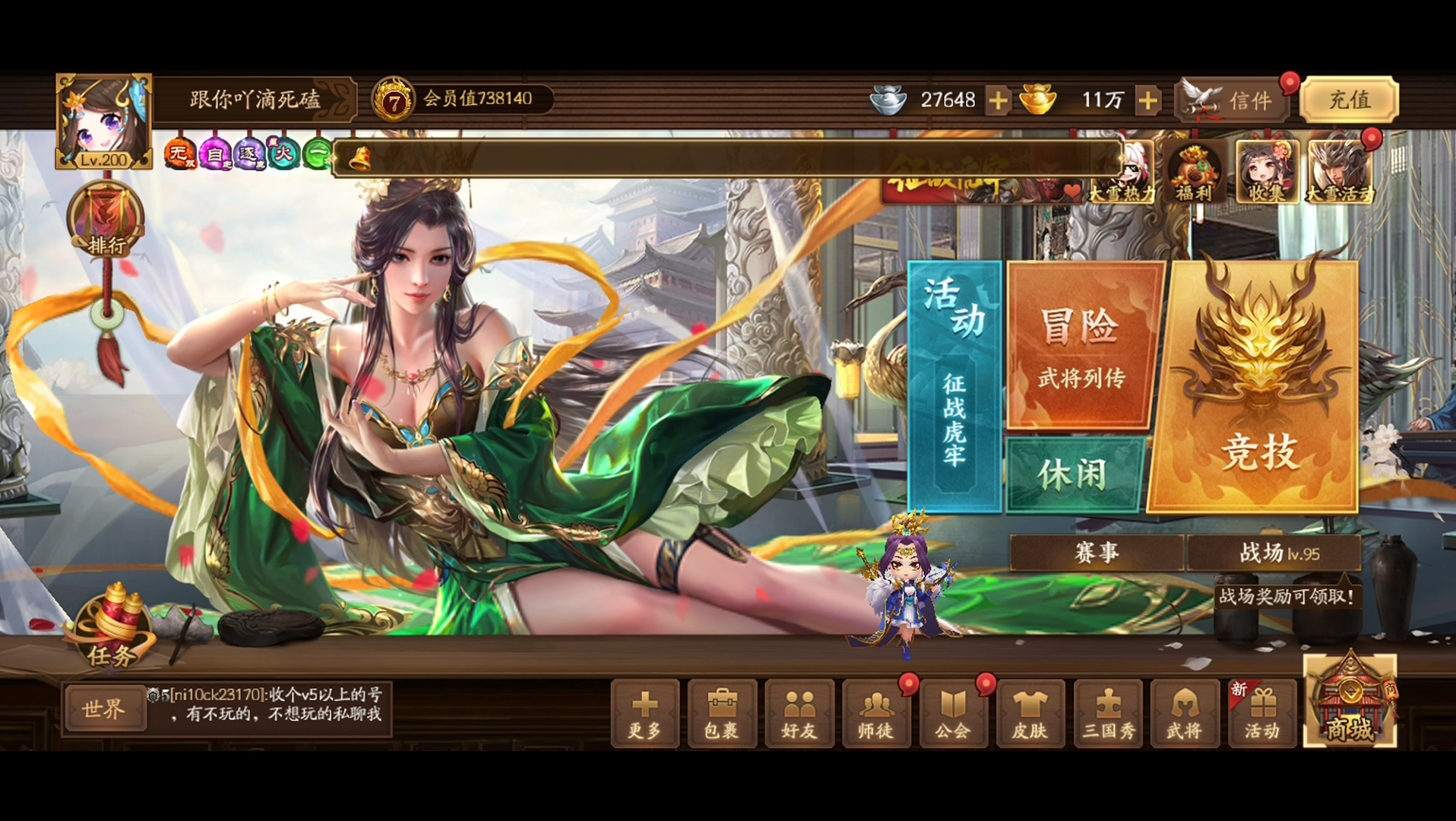Click the plus beside the gold ingot count
Screen dimensions: 1456x821
click(x=1149, y=100)
